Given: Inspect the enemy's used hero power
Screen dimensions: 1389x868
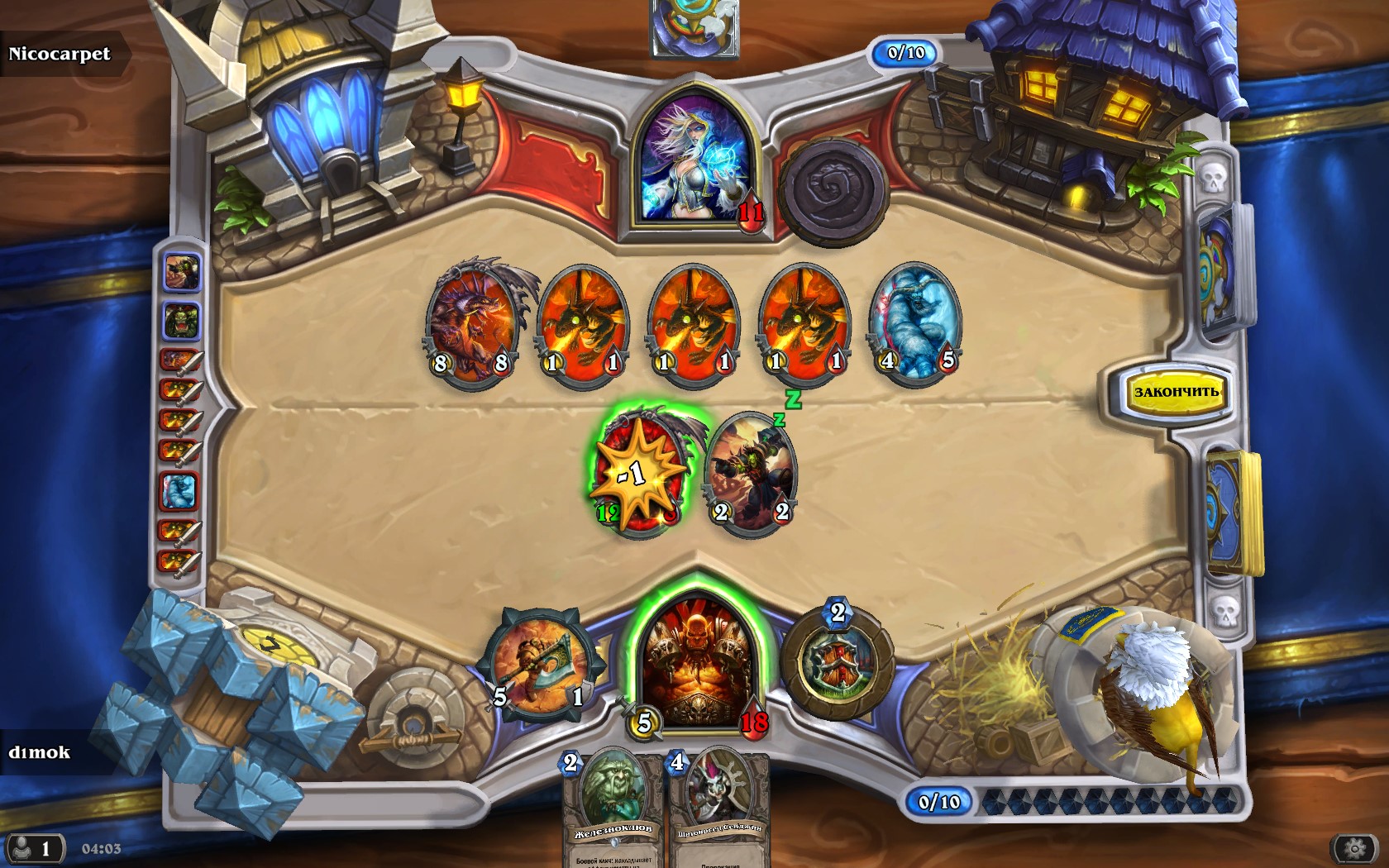Looking at the screenshot, I should [831, 192].
